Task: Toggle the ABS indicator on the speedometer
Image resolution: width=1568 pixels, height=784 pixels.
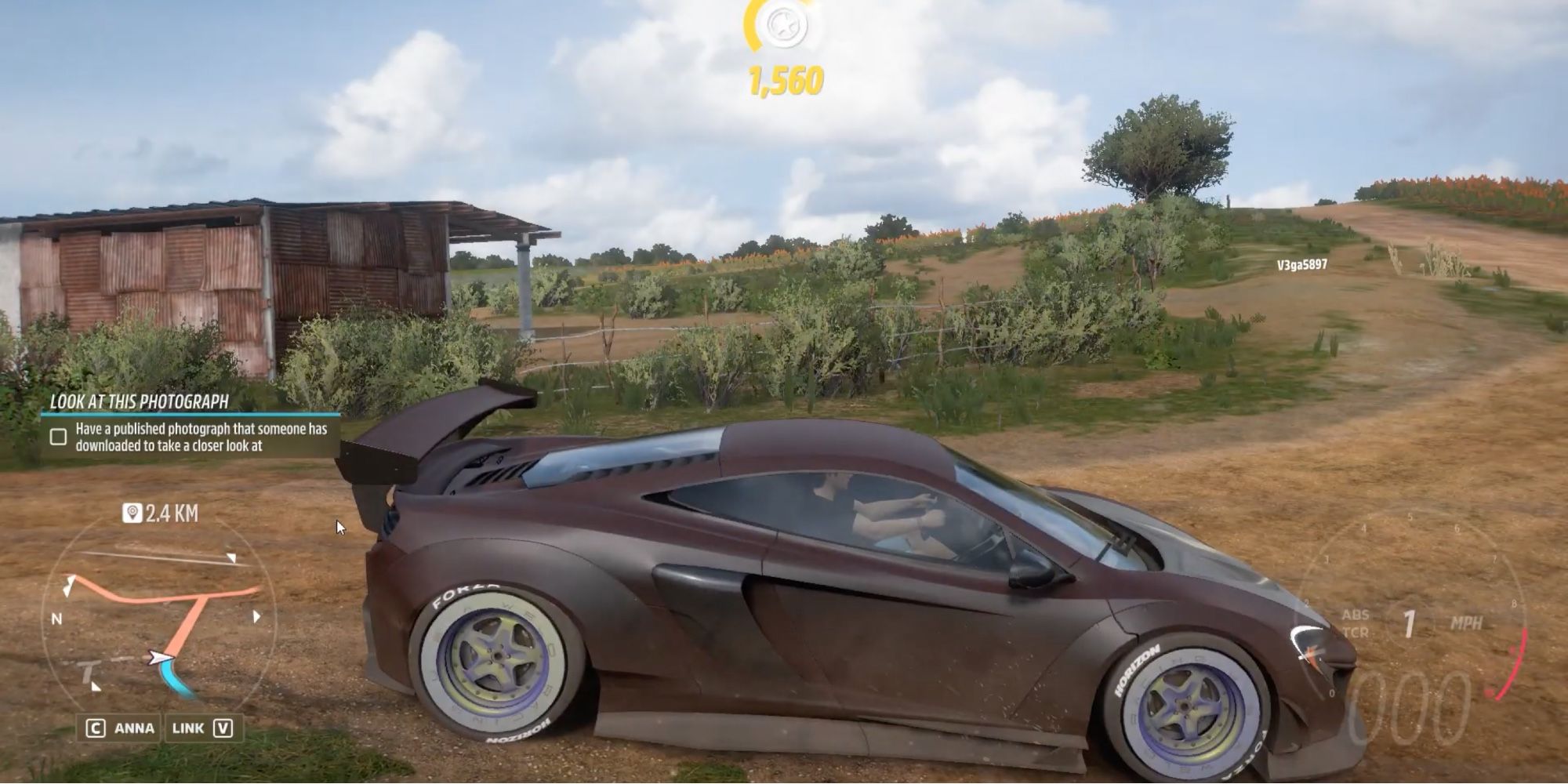Action: point(1356,613)
